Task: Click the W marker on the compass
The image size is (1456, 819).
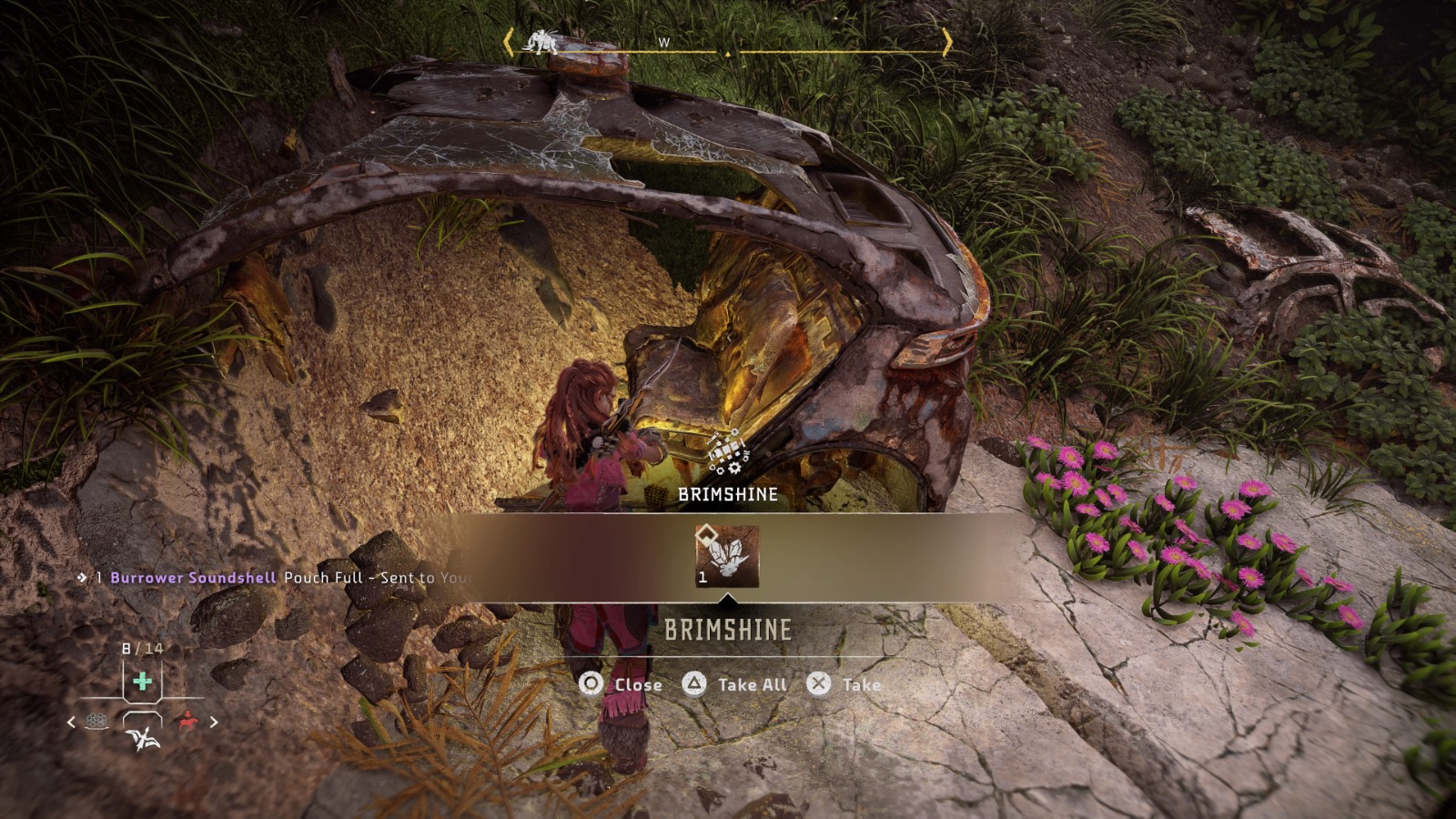Action: point(662,42)
